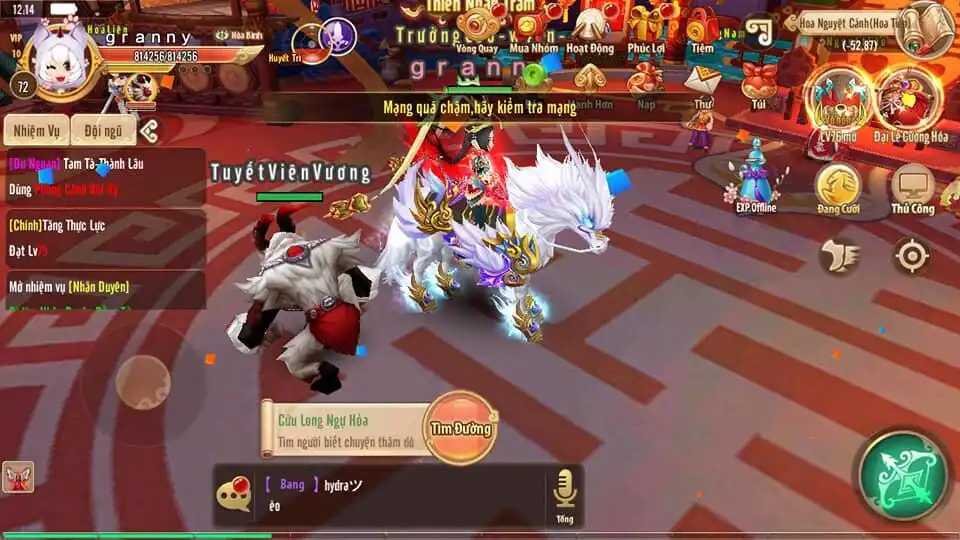
Task: Open the map scroll icon
Action: [924, 29]
